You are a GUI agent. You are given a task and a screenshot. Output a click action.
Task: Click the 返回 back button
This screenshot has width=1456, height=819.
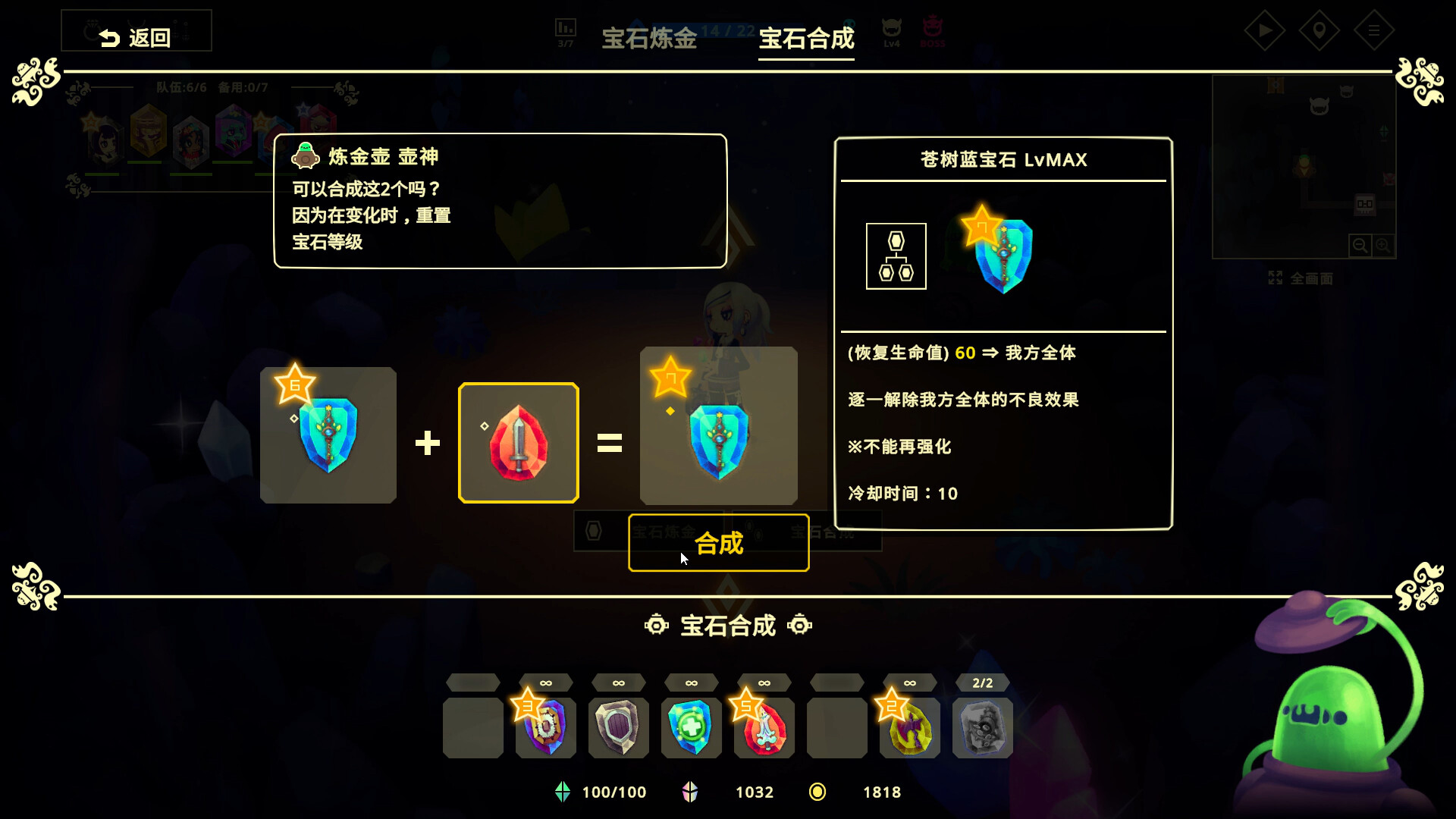pyautogui.click(x=136, y=30)
